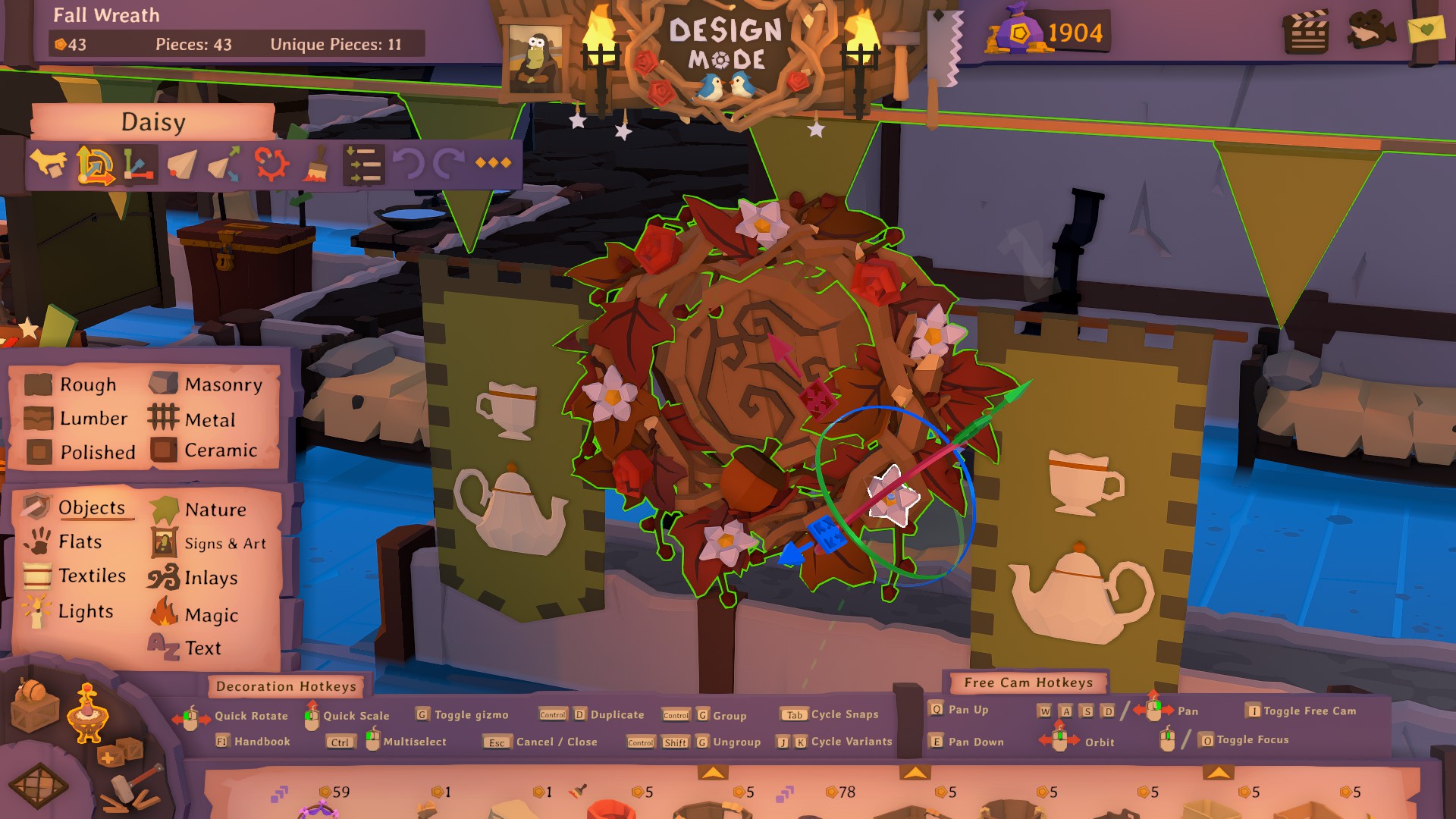Select the red rotate gear tool
The width and height of the screenshot is (1456, 819).
coord(271,164)
